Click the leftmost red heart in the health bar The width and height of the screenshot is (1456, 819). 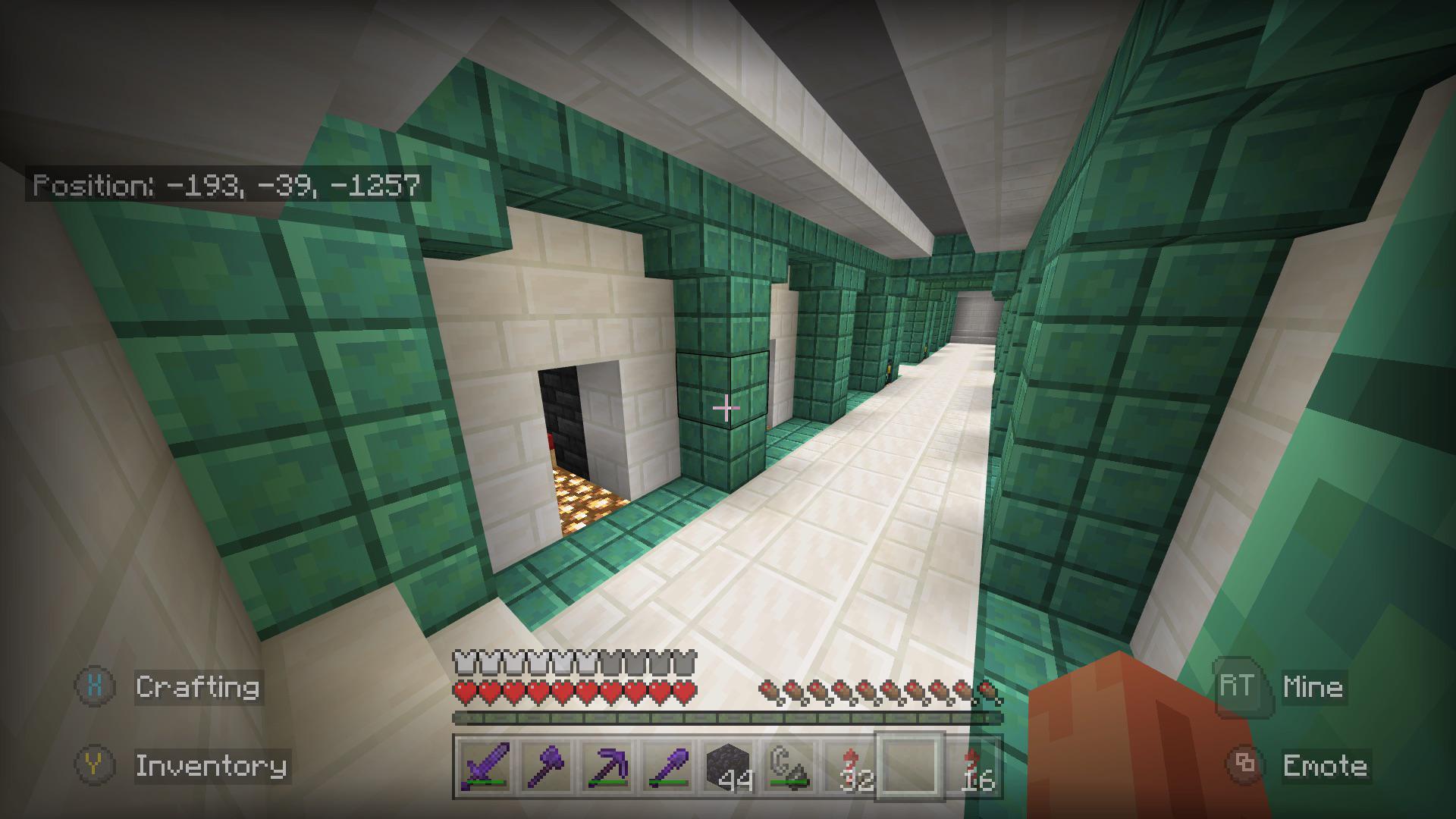pyautogui.click(x=463, y=691)
